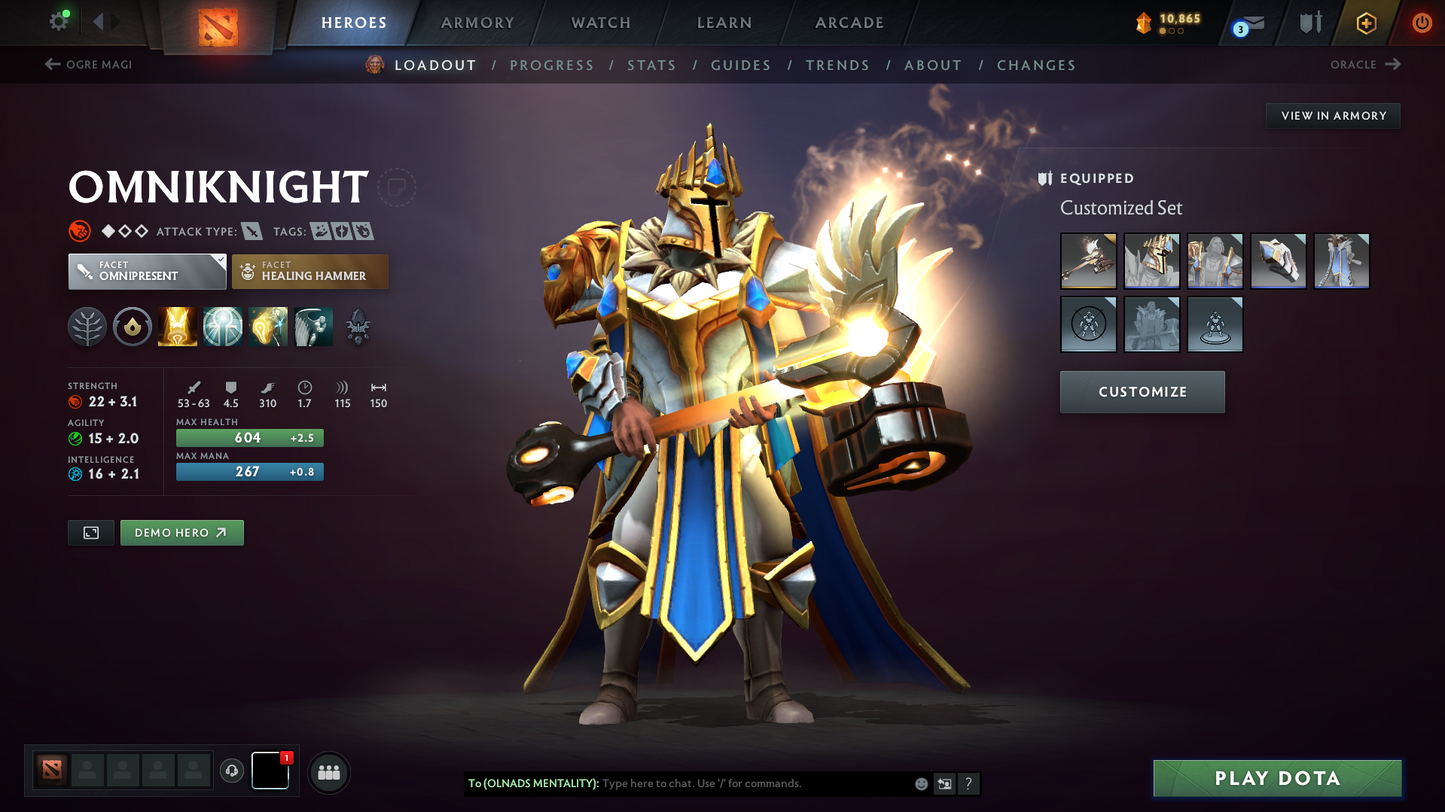Open the settings gear icon
The height and width of the screenshot is (812, 1445).
click(x=59, y=21)
